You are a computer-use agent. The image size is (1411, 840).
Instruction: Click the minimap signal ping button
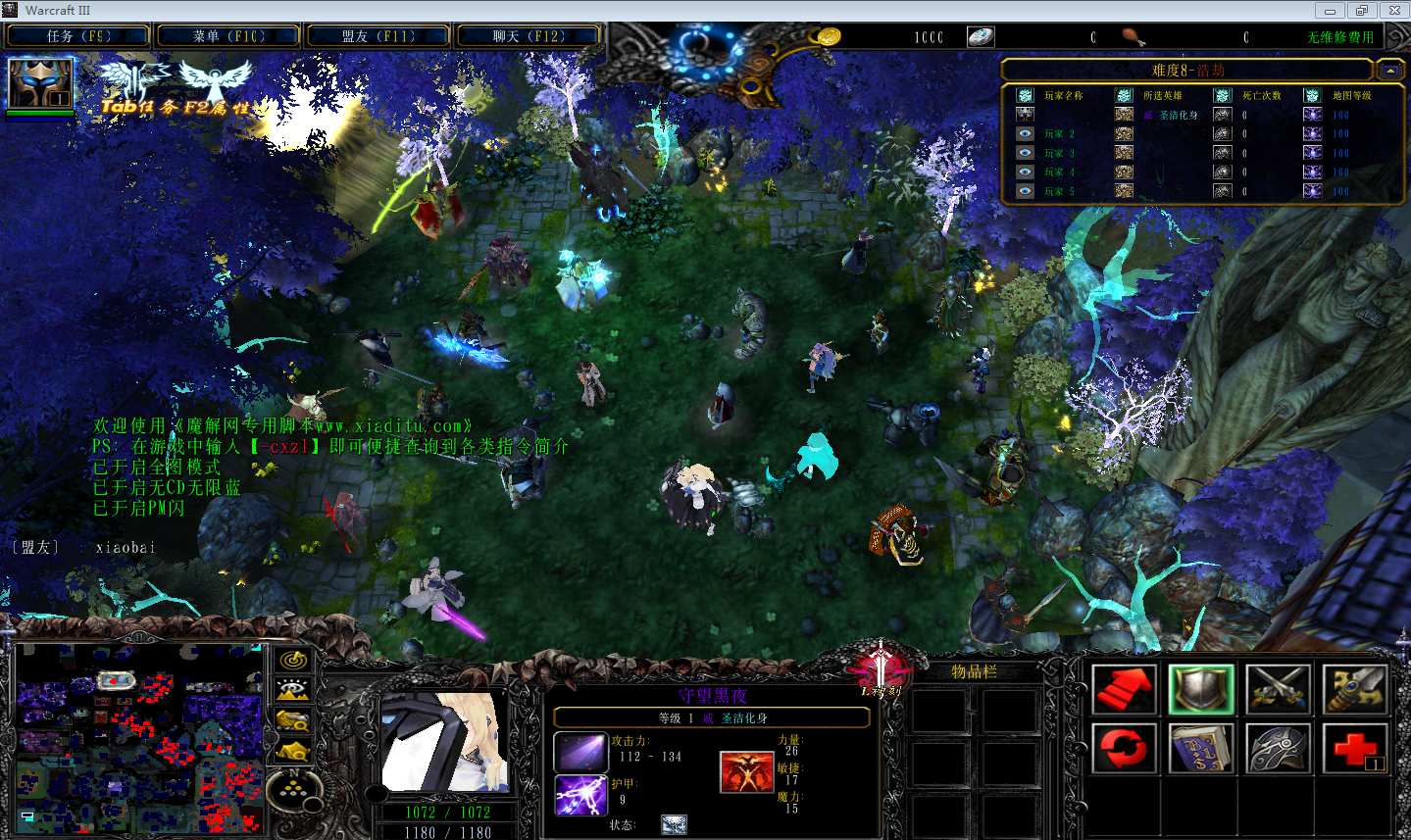tap(292, 661)
